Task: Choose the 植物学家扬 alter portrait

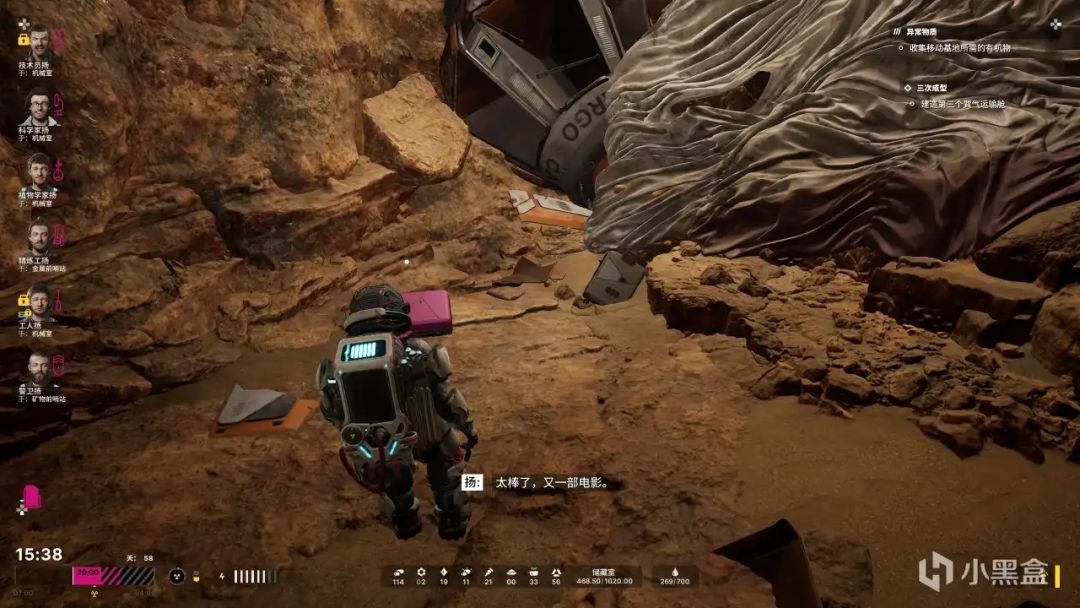Action: click(39, 170)
